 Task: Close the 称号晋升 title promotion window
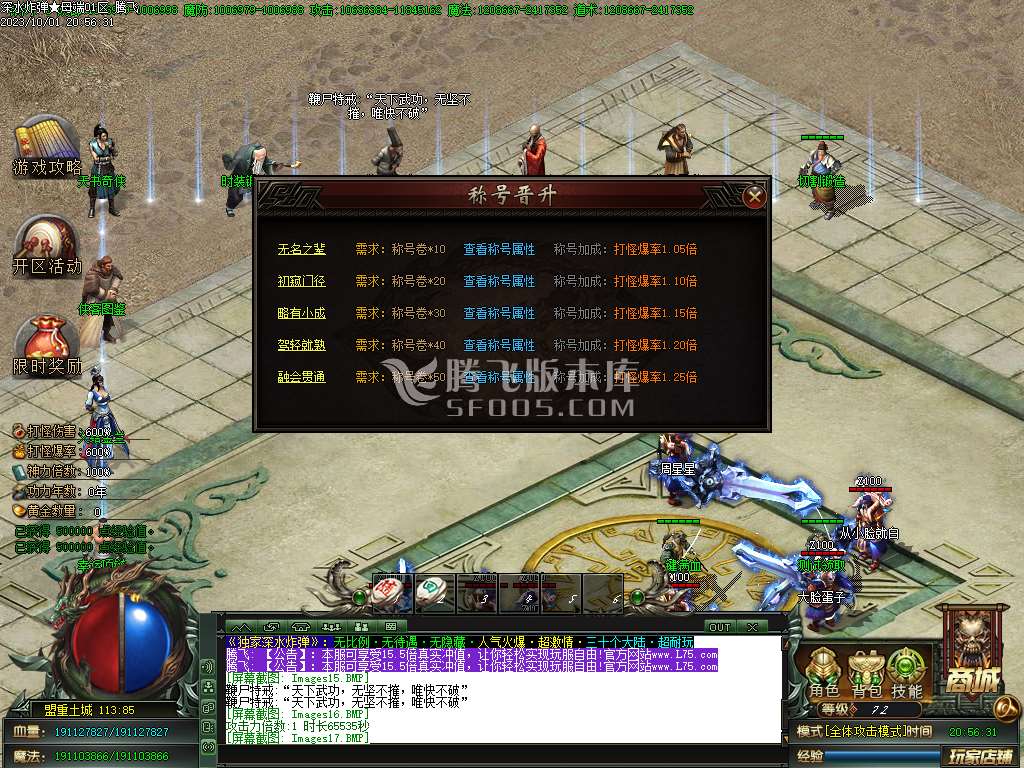[755, 196]
